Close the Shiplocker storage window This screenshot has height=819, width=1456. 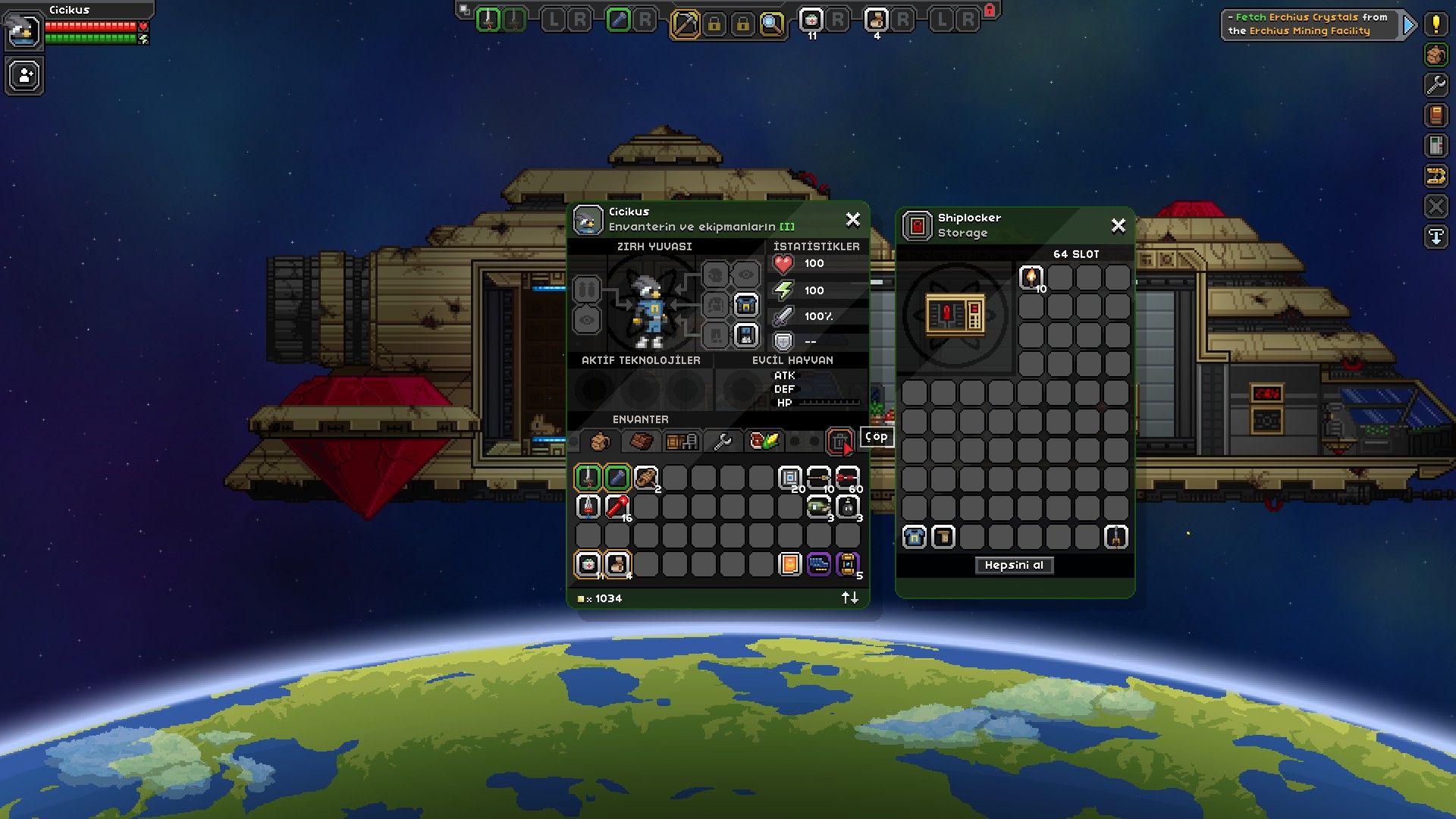click(1118, 226)
